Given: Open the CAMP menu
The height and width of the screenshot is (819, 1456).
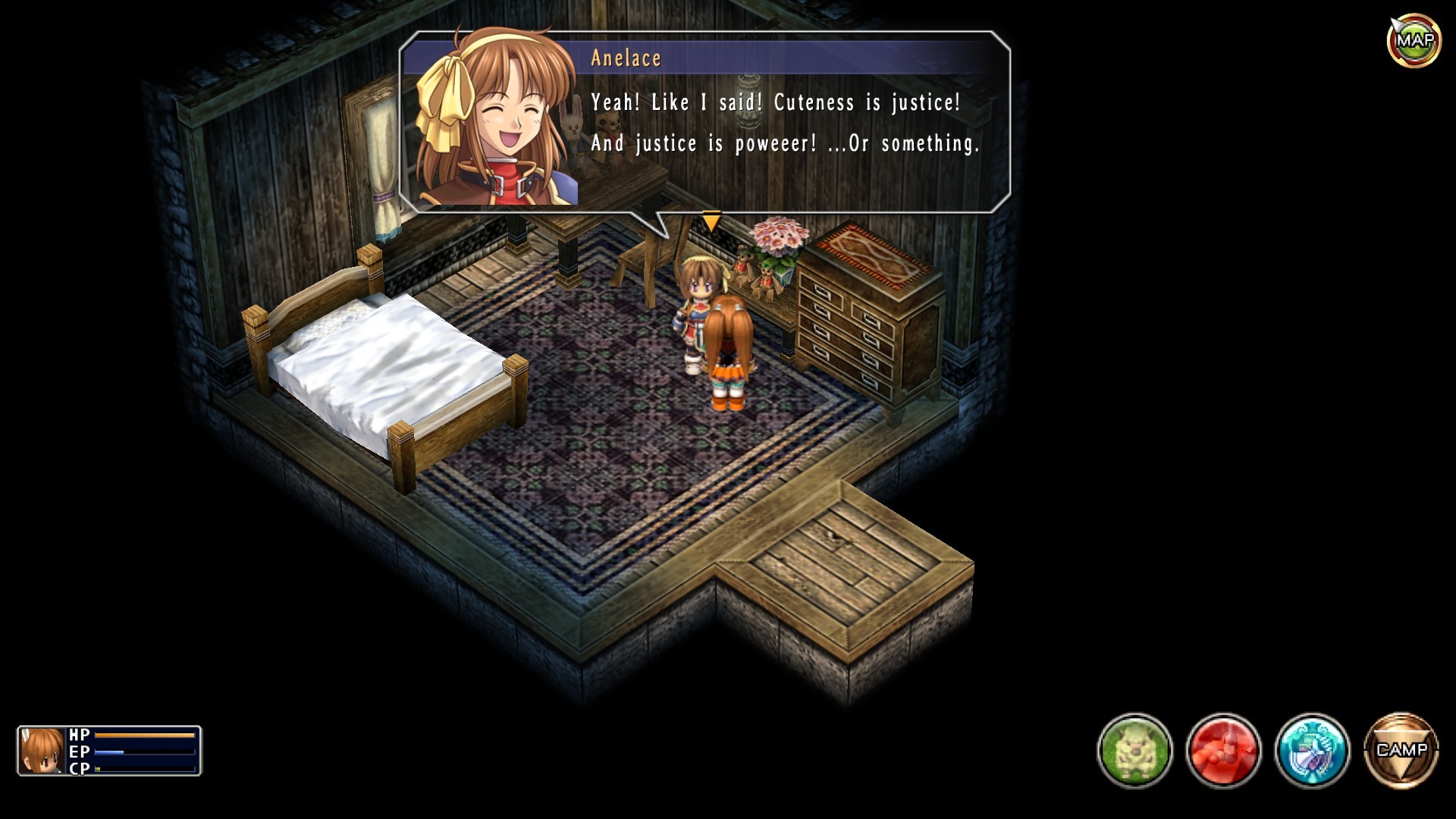Looking at the screenshot, I should point(1401,750).
